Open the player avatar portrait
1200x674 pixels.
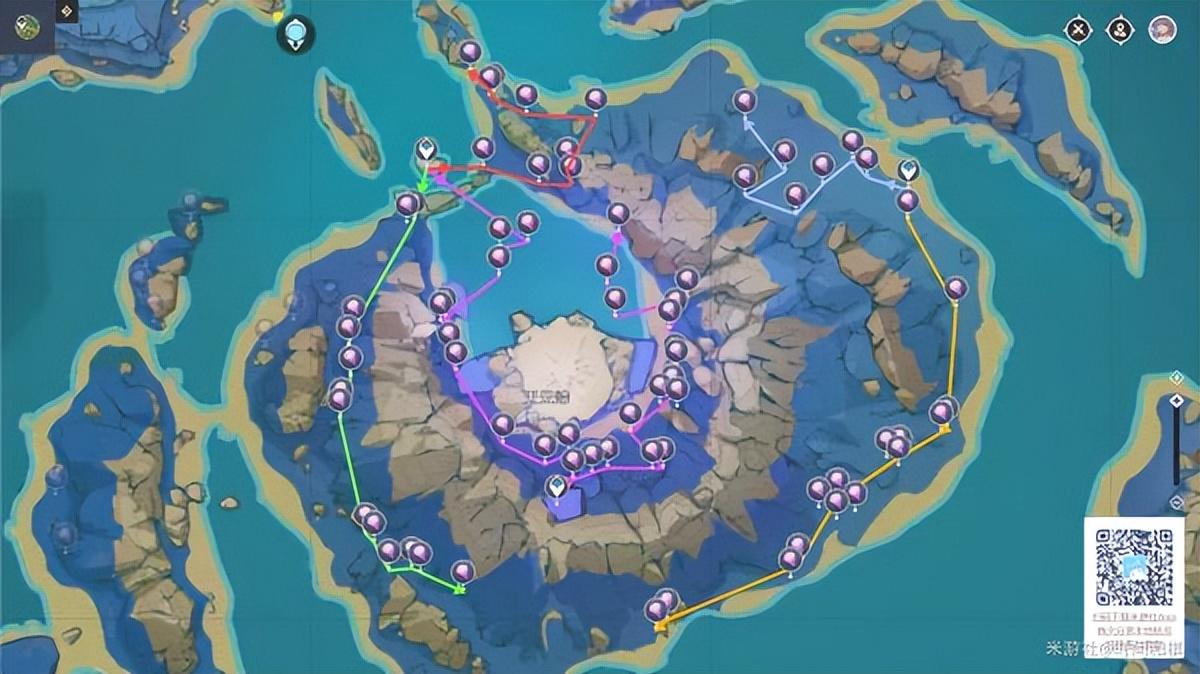[1162, 29]
